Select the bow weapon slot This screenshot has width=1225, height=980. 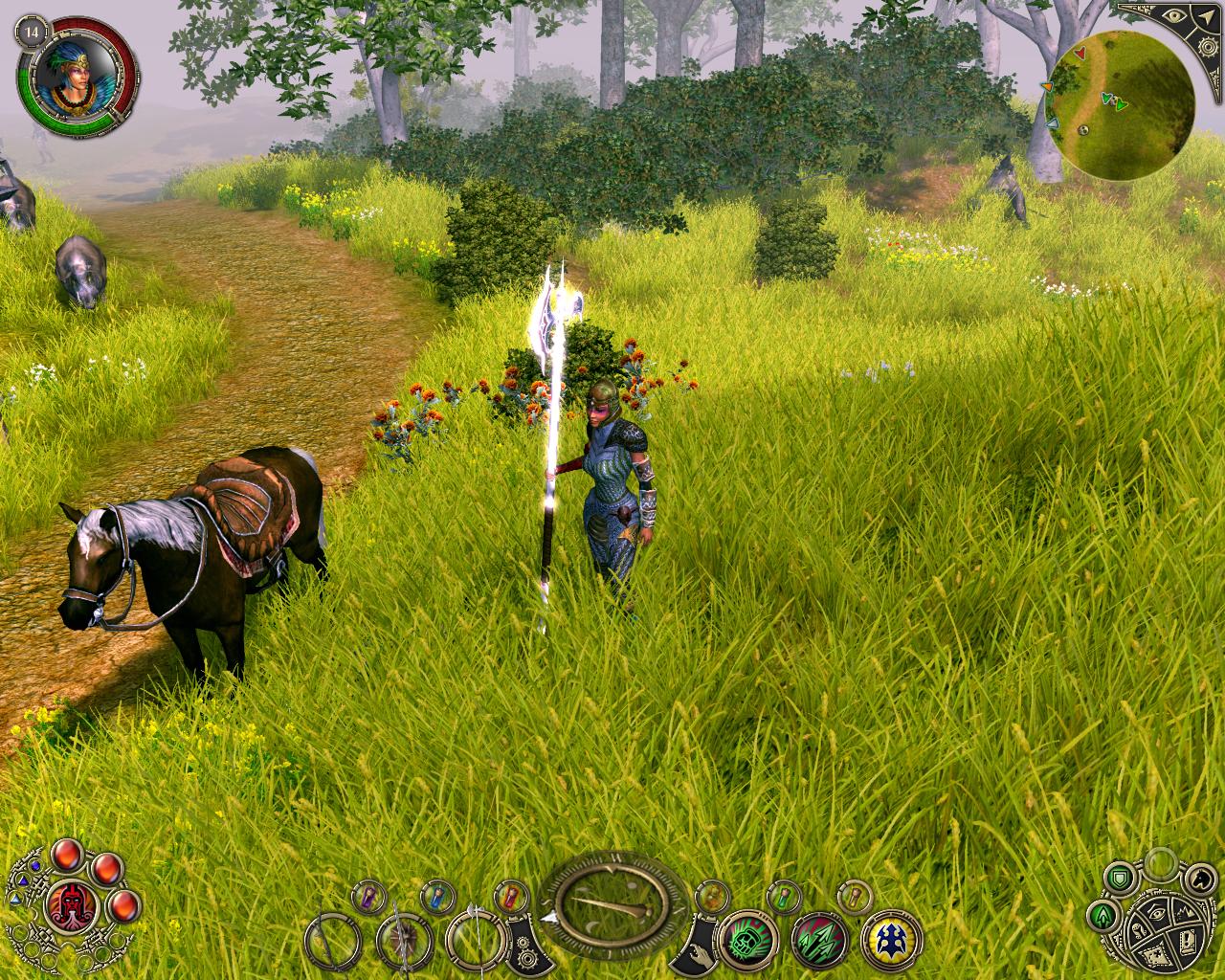335,942
